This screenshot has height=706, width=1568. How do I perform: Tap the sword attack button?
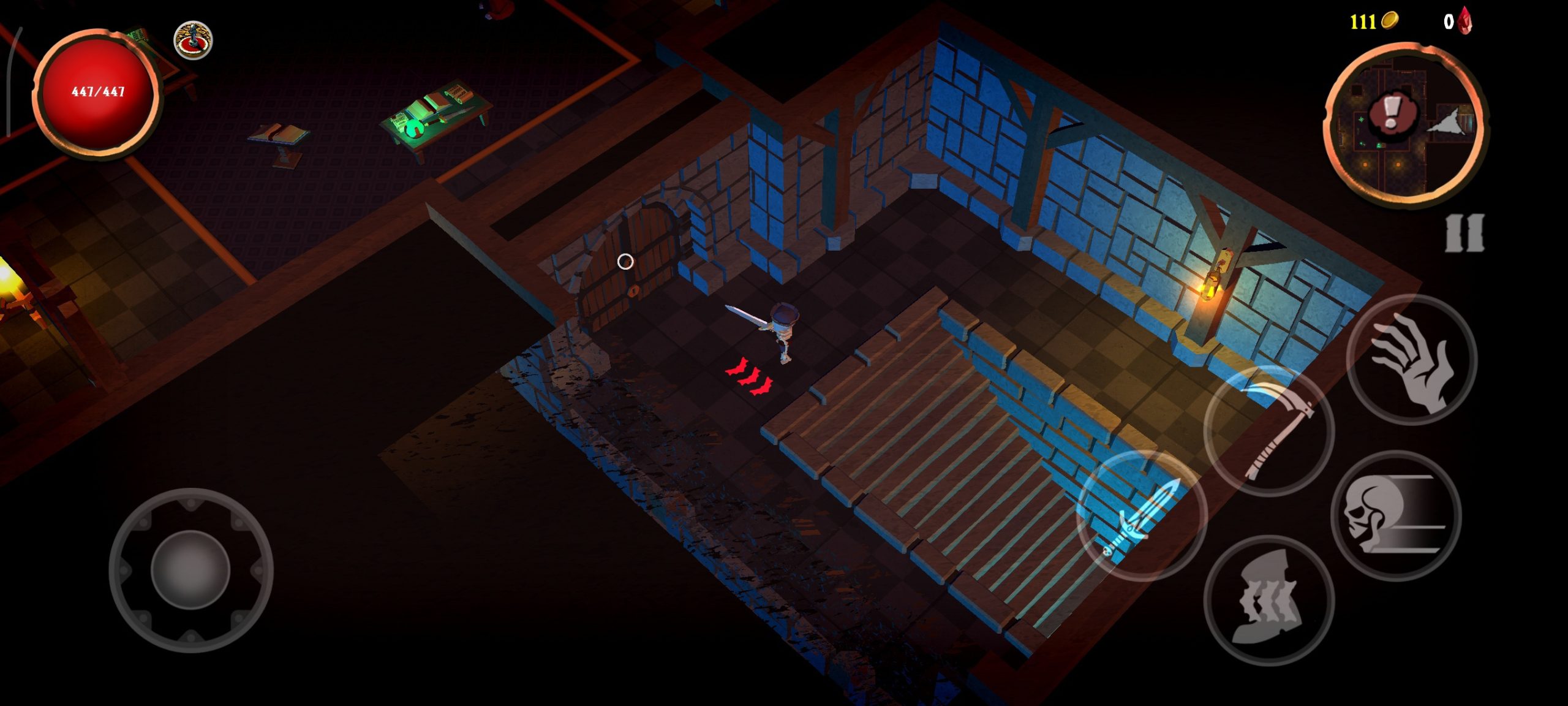click(1142, 516)
